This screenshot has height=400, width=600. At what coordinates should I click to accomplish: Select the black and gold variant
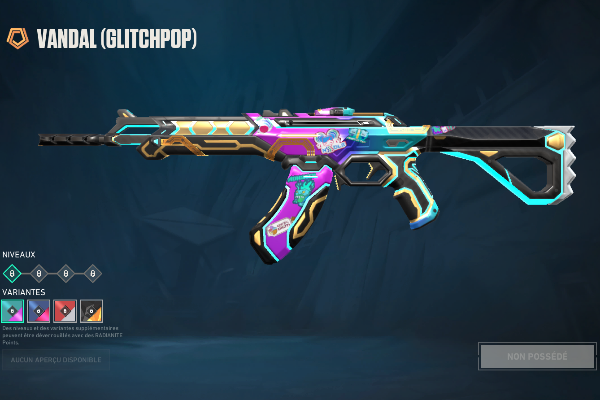[x=91, y=311]
